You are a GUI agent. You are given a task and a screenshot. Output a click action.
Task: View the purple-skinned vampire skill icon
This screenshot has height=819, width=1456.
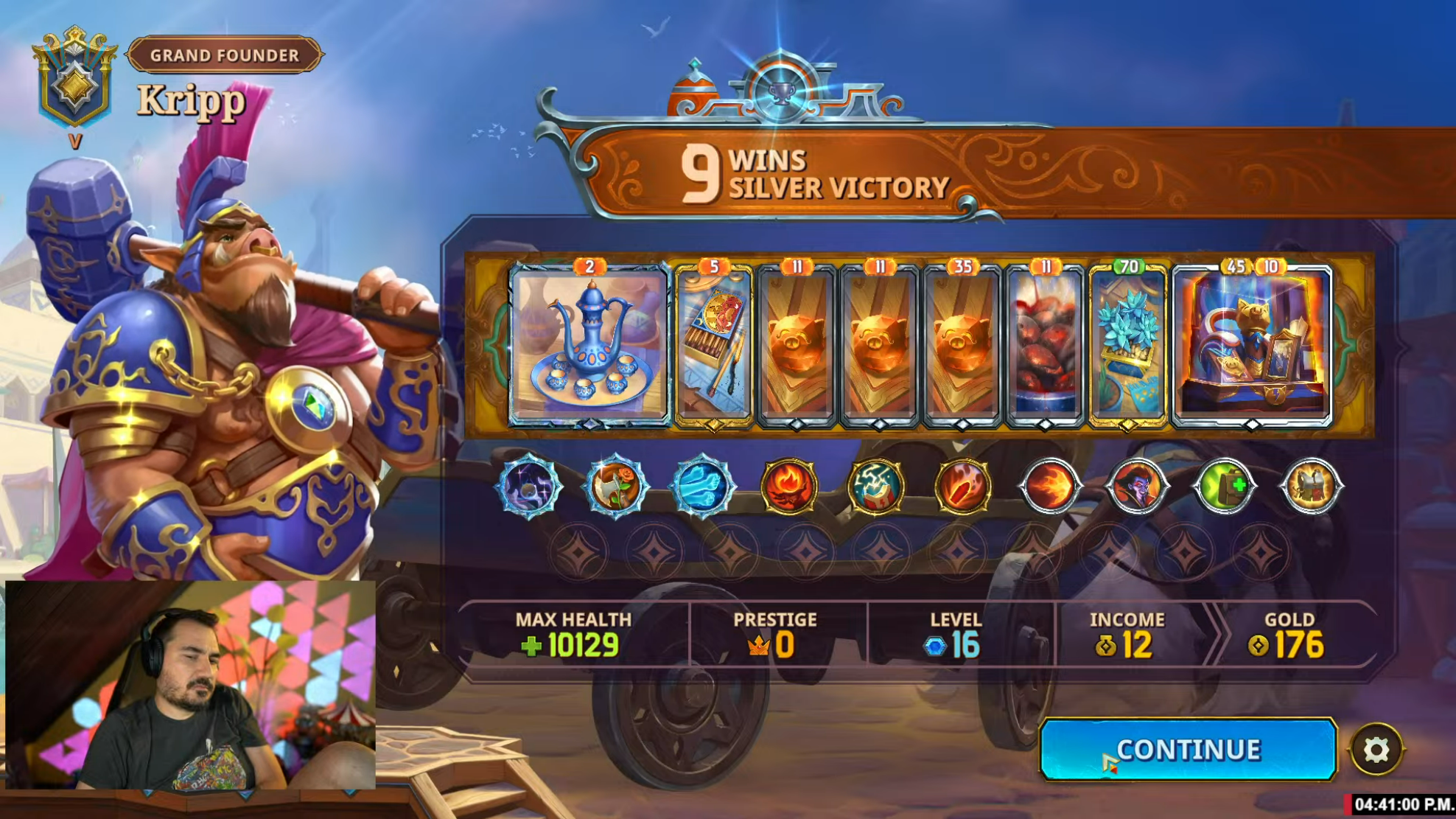(1137, 487)
